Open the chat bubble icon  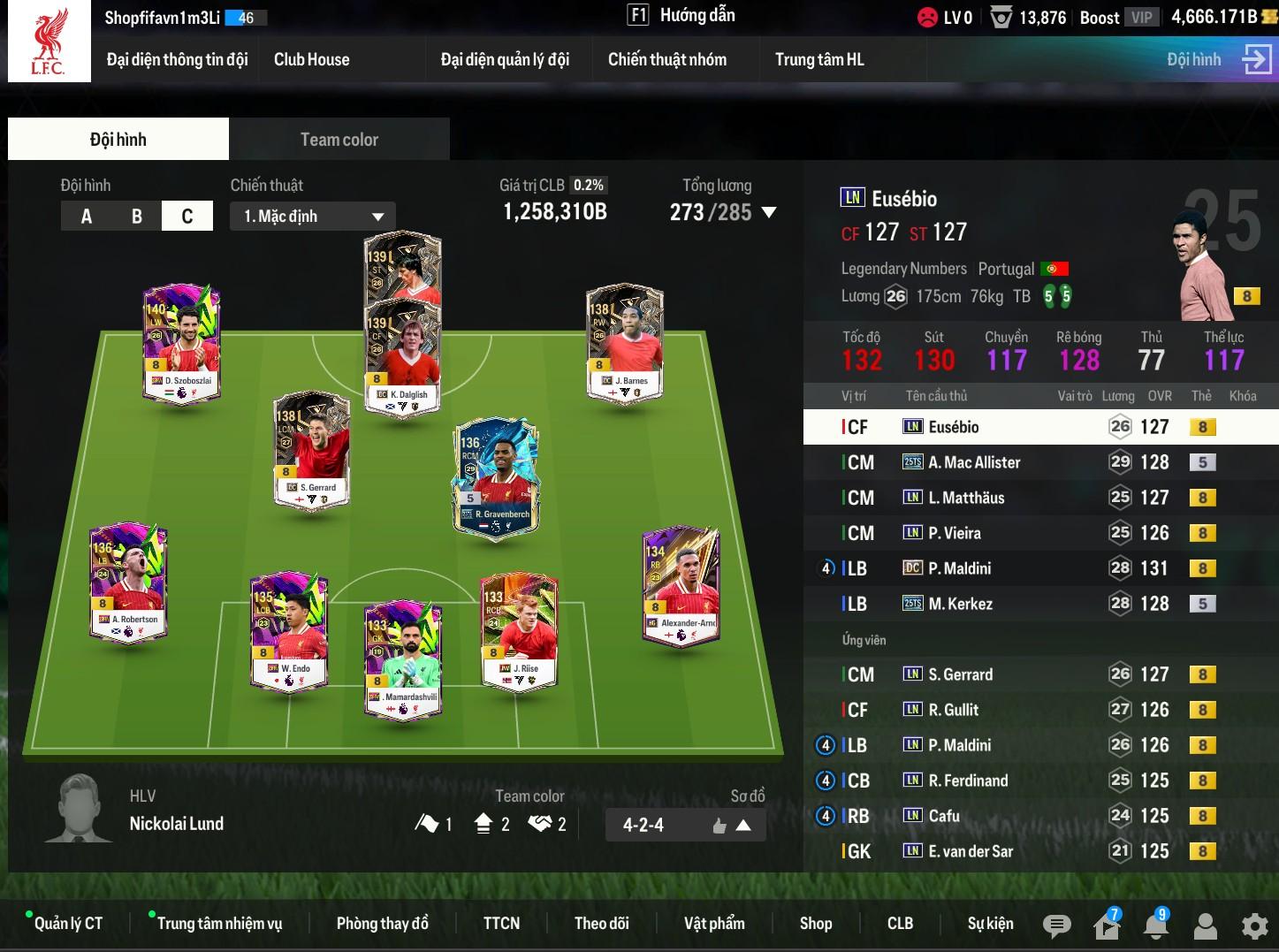tap(1056, 925)
